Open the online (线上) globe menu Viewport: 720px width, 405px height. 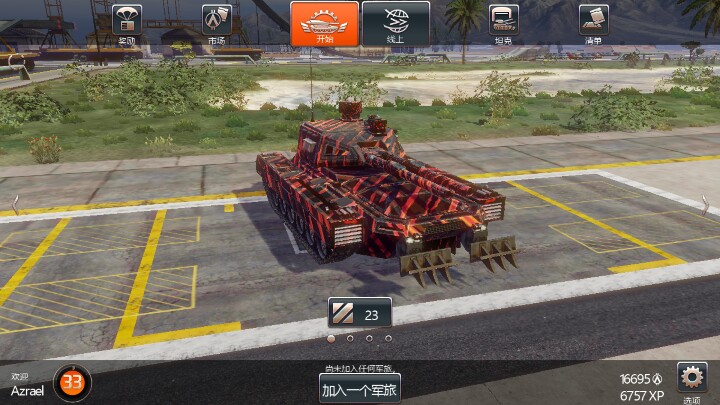pos(395,23)
